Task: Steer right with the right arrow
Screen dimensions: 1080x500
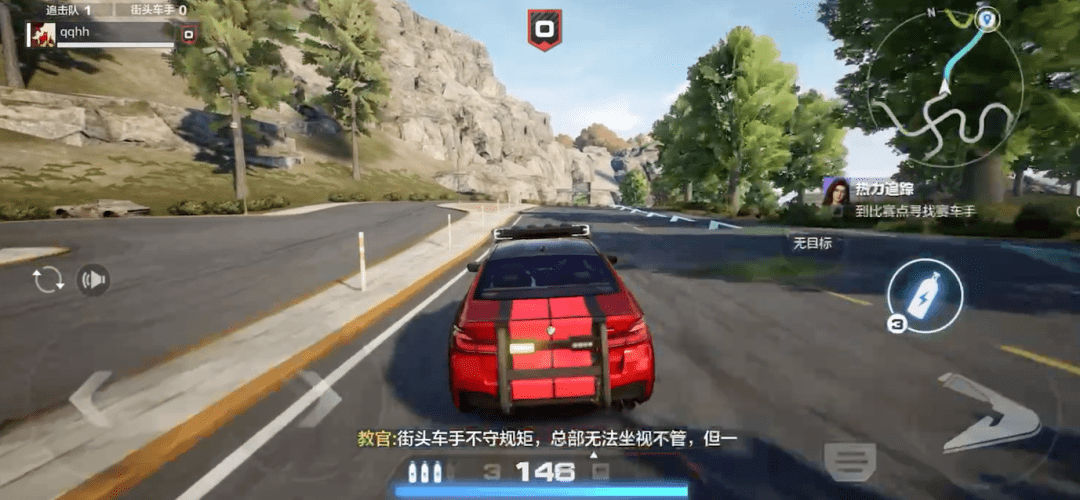Action: 318,397
